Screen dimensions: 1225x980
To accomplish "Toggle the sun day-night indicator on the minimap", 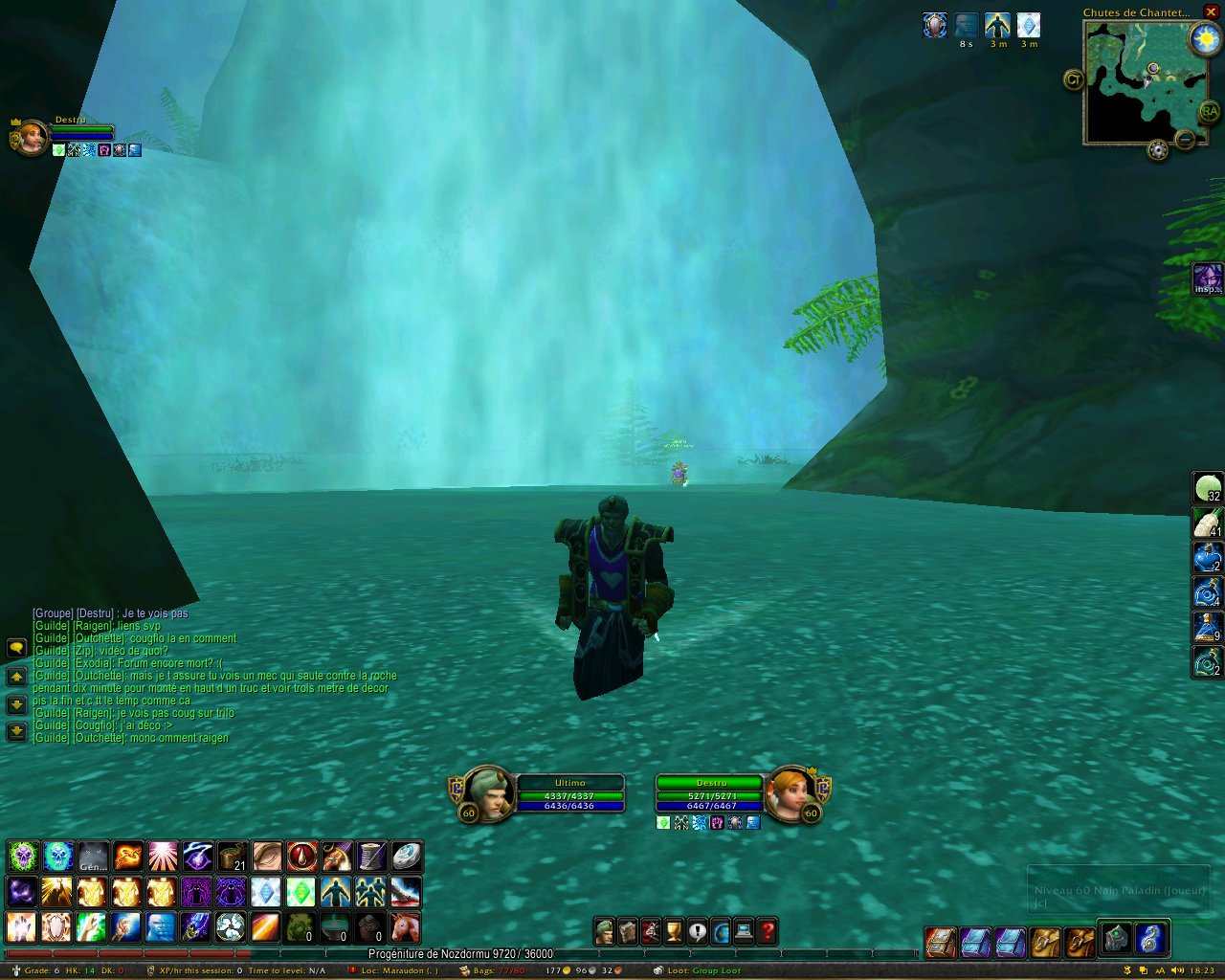I will click(x=1204, y=39).
